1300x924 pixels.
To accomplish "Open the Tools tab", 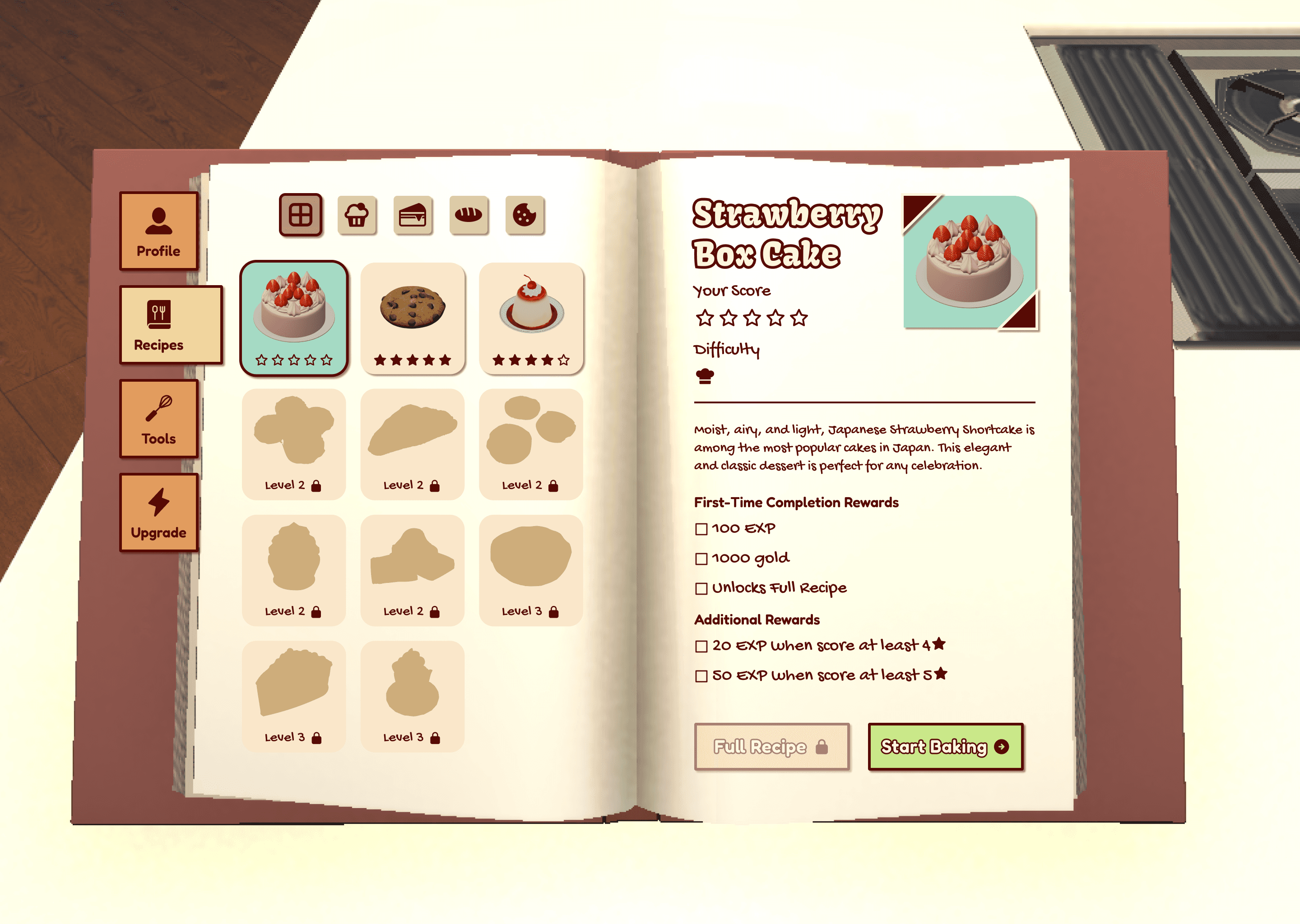I will 158,419.
